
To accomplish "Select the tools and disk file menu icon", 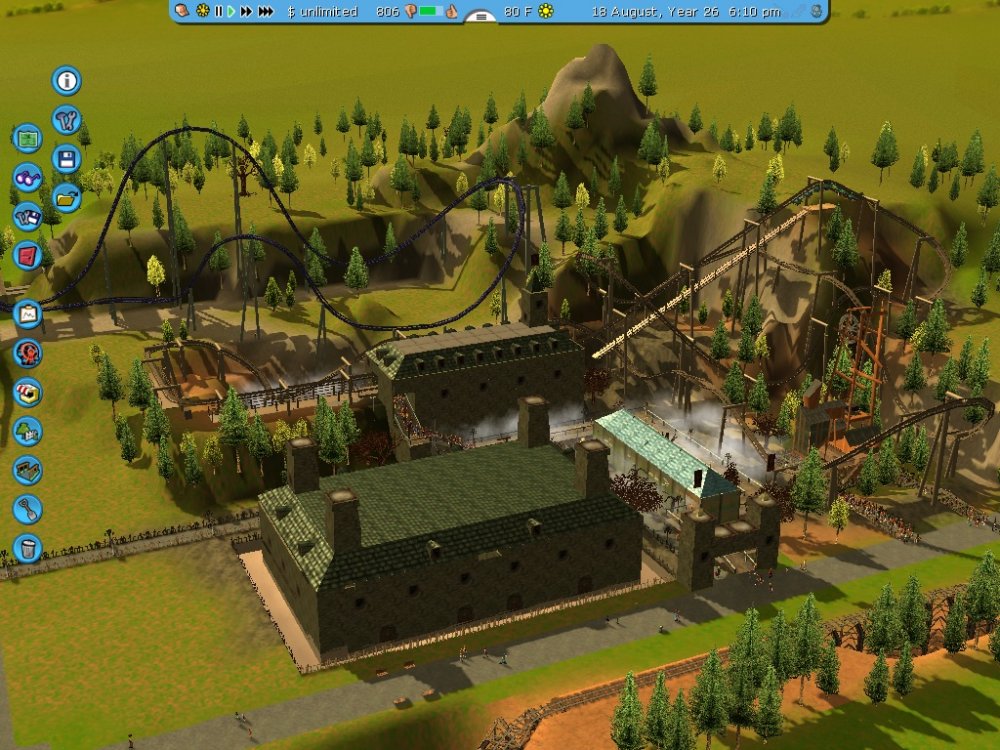I will [x=27, y=216].
